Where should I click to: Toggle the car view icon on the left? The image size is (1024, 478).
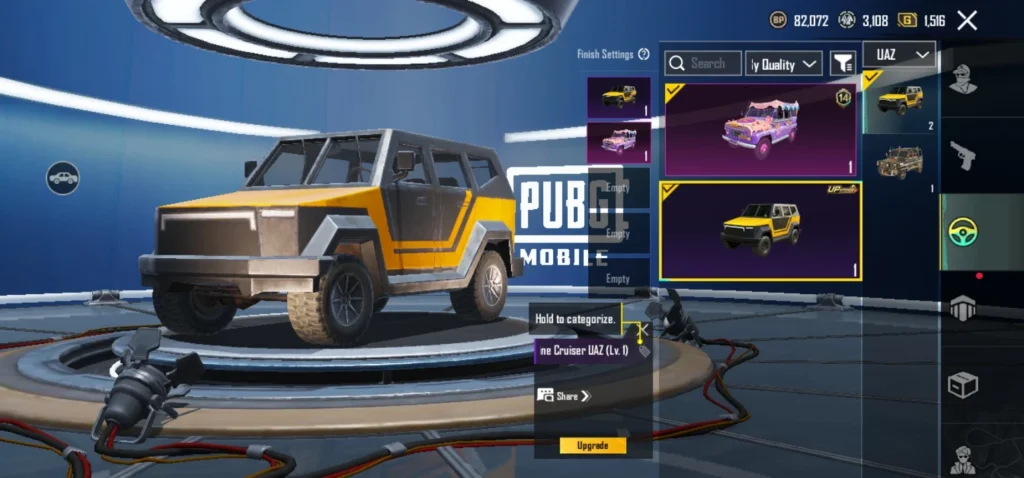[63, 178]
